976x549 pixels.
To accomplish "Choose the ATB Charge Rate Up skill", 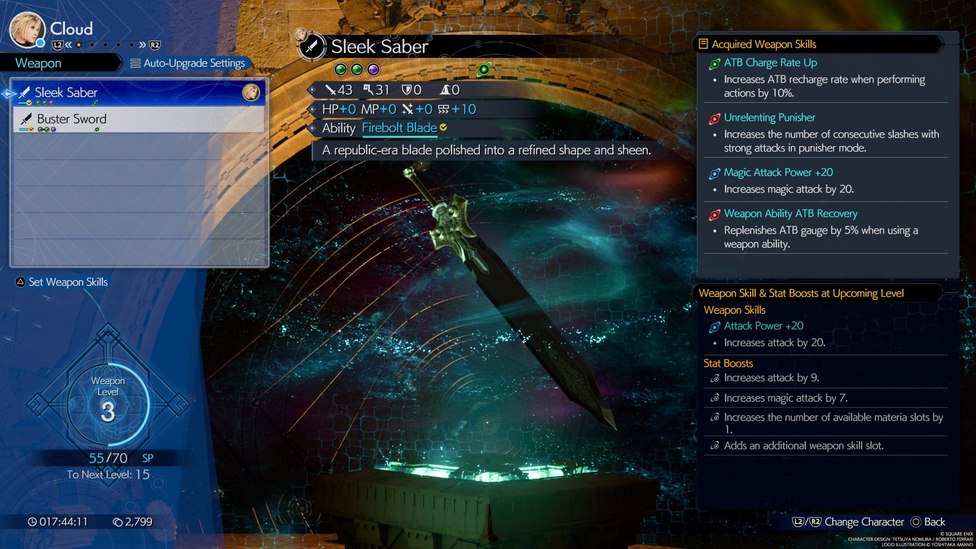I will point(770,63).
